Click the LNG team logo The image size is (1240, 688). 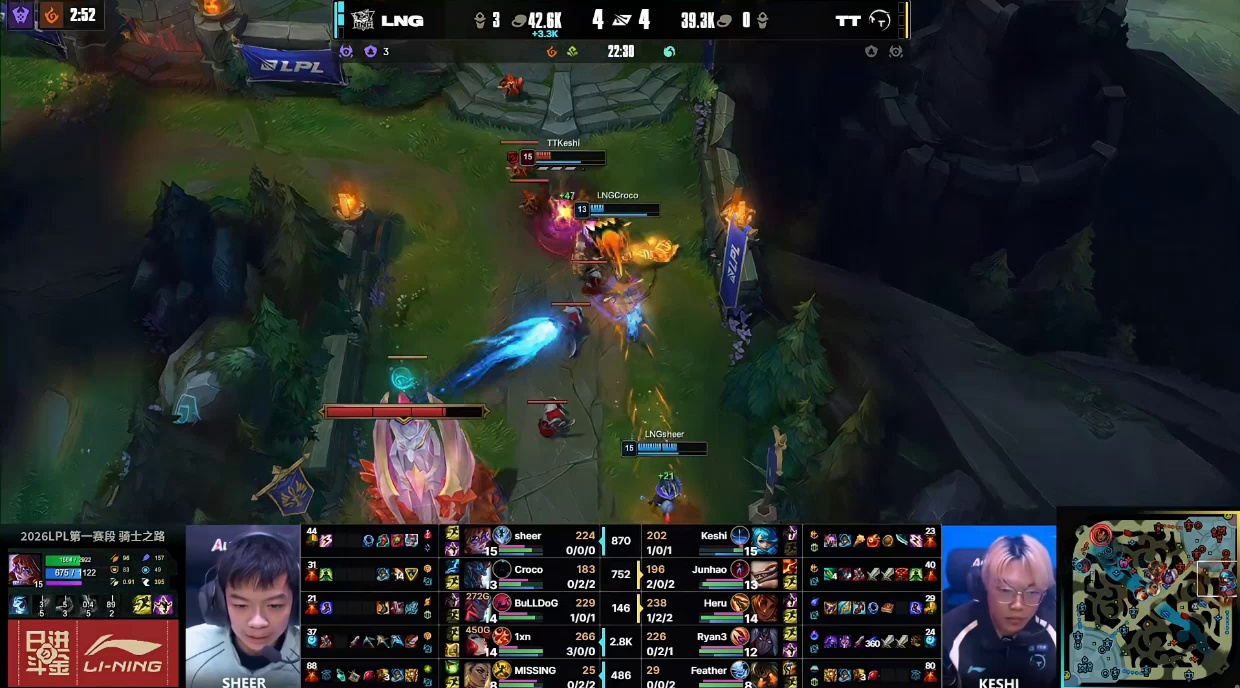click(362, 20)
